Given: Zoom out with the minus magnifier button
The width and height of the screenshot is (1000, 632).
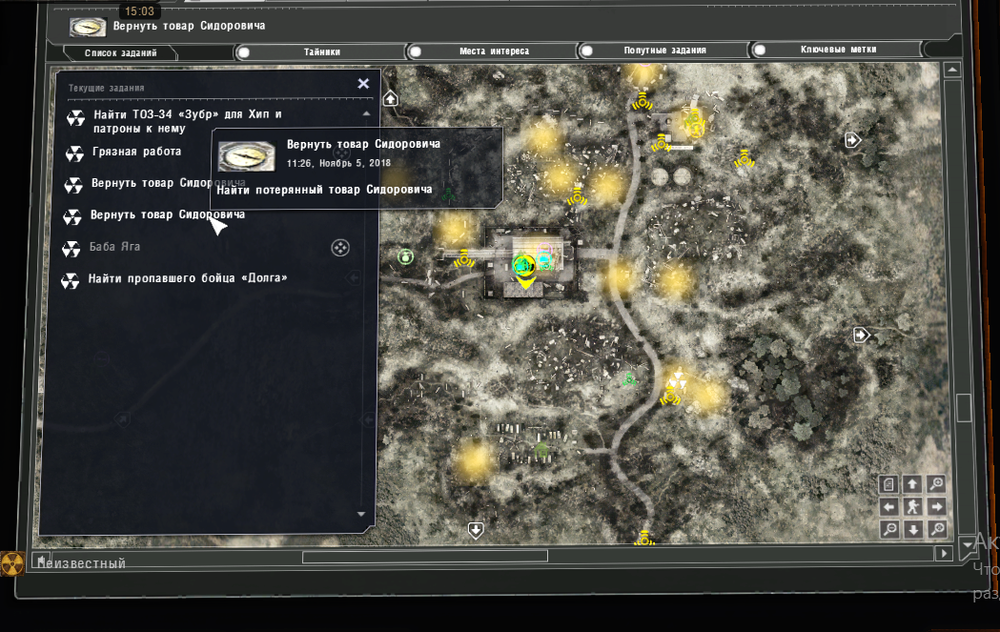Looking at the screenshot, I should pos(889,528).
